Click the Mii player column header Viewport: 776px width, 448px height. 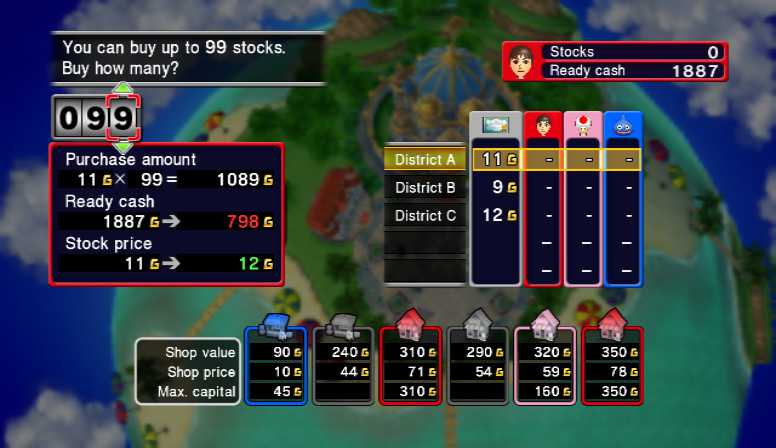(x=543, y=127)
